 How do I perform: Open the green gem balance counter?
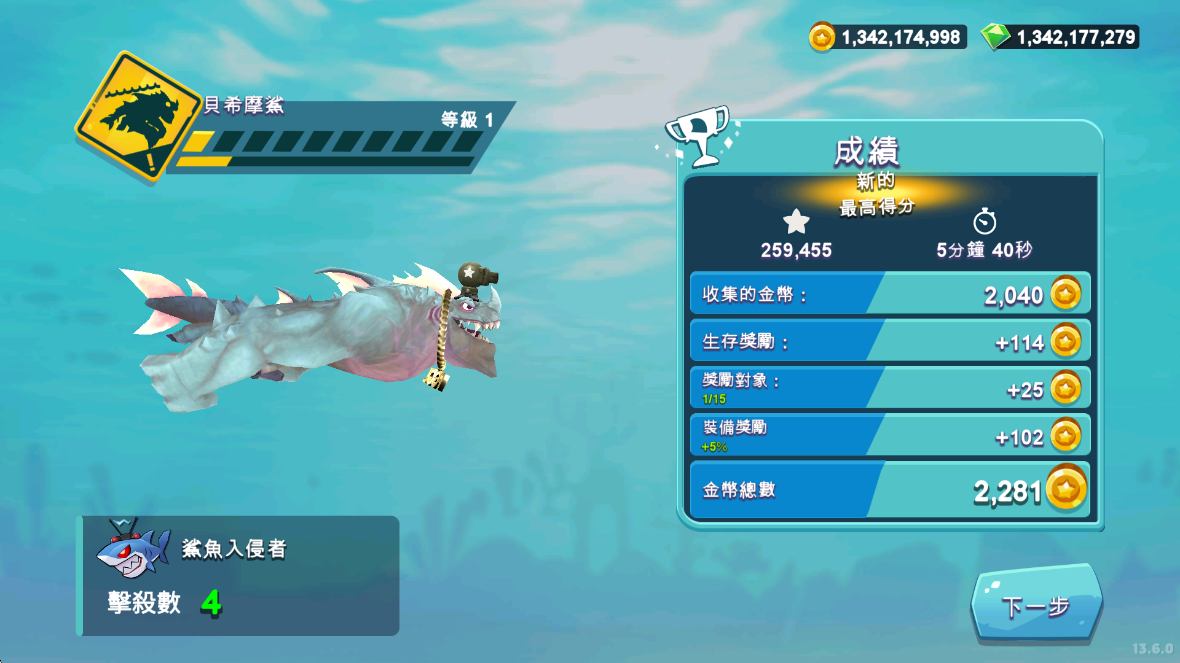(1060, 38)
